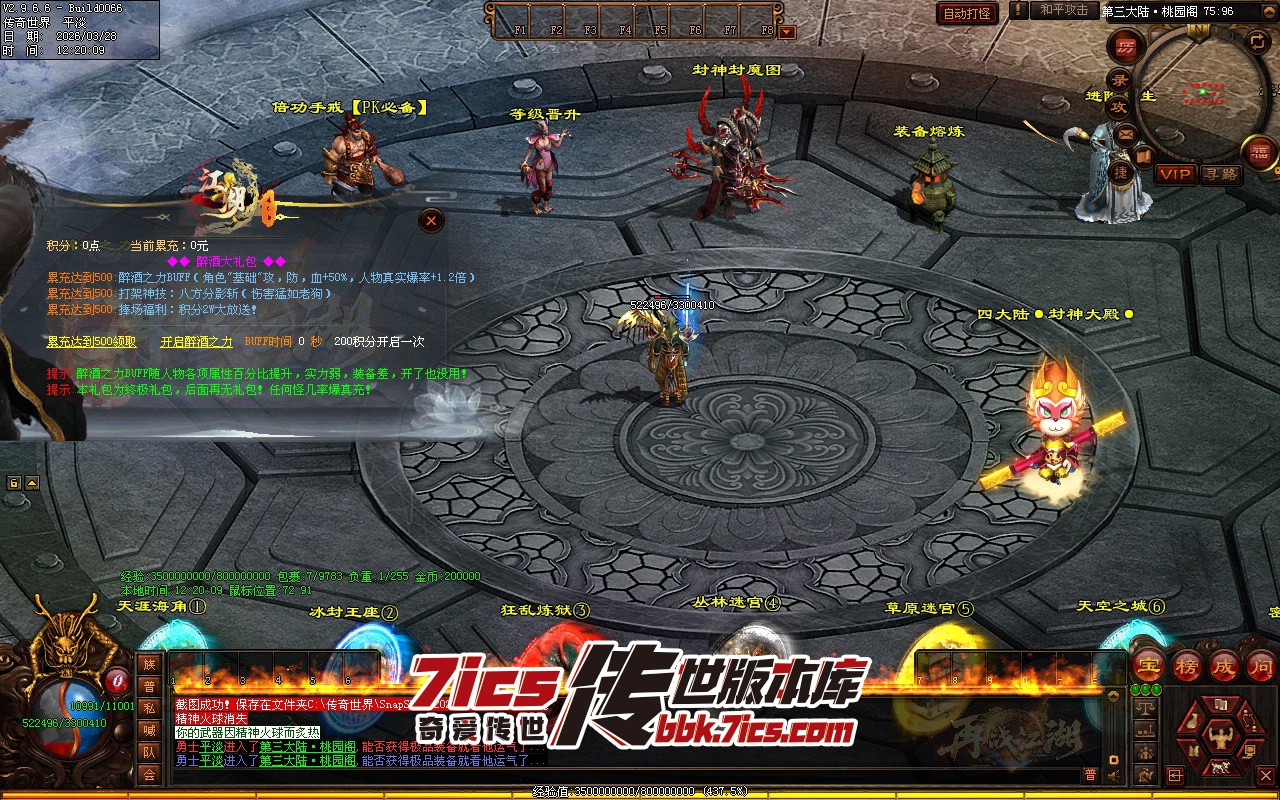The width and height of the screenshot is (1280, 800).
Task: Activate the 寻路 pathfinding button
Action: [x=1220, y=174]
